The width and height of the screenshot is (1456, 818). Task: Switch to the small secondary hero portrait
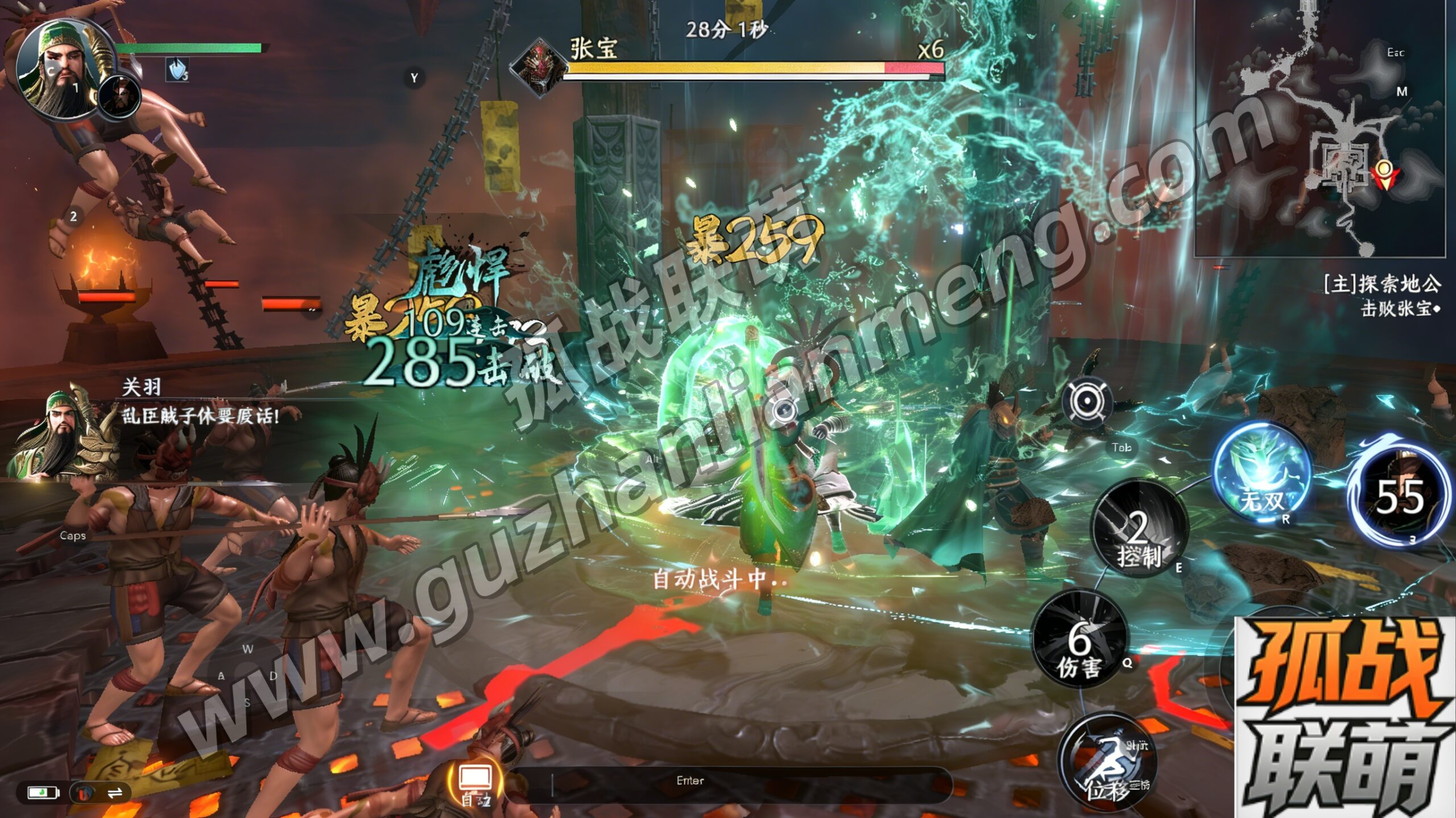click(x=119, y=95)
